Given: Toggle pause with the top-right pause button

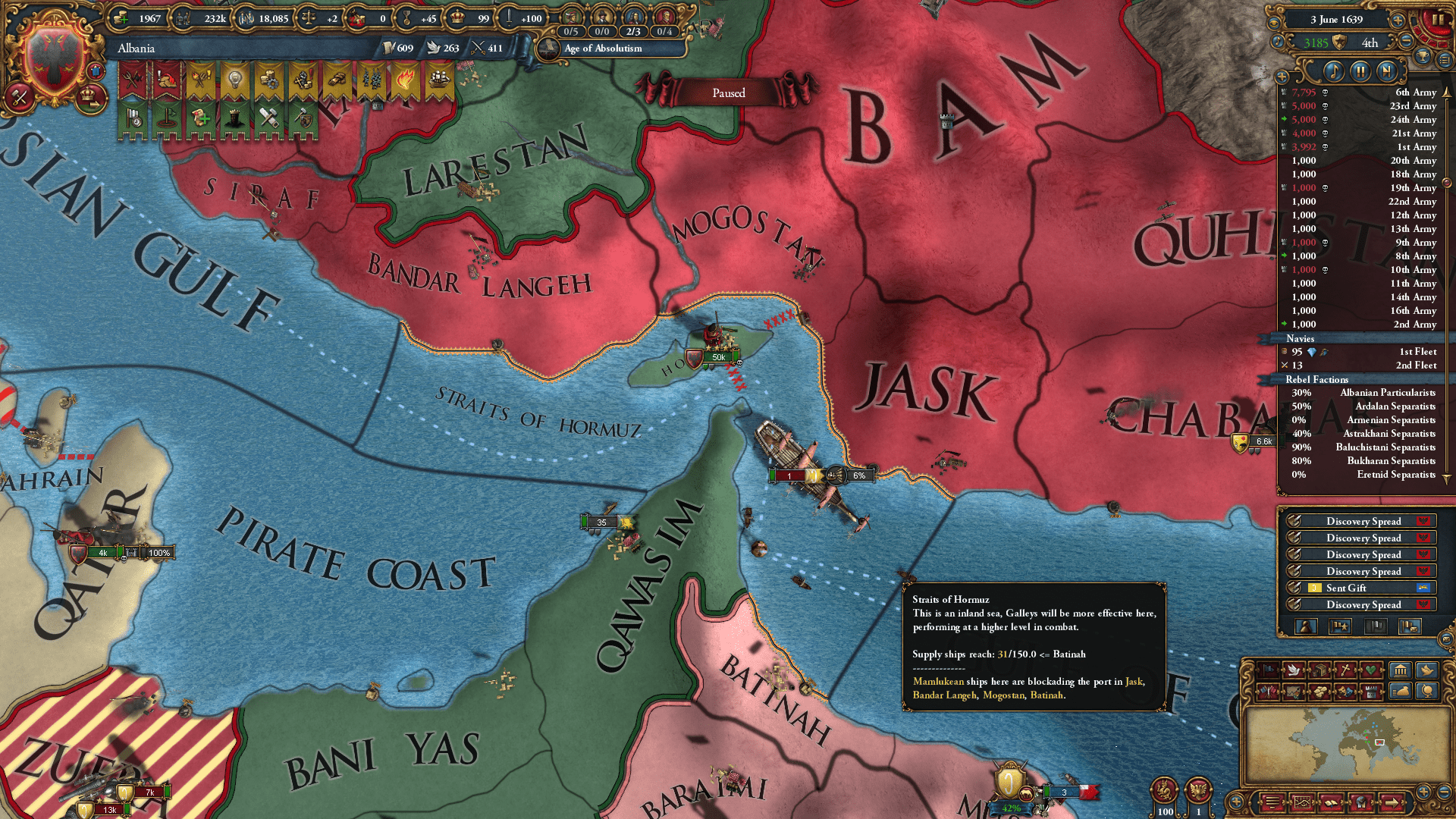Looking at the screenshot, I should pyautogui.click(x=1439, y=19).
